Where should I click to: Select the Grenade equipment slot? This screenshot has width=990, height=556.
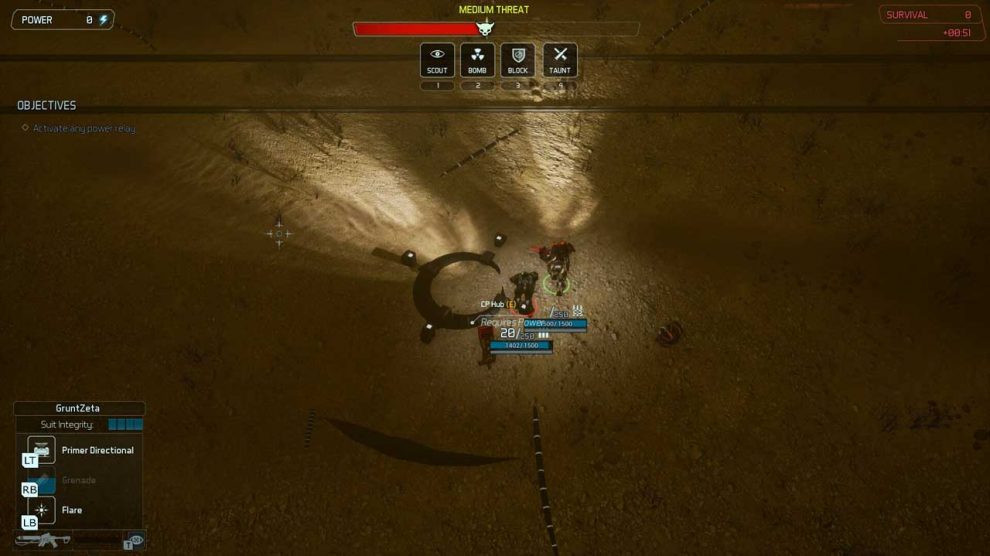pyautogui.click(x=43, y=481)
